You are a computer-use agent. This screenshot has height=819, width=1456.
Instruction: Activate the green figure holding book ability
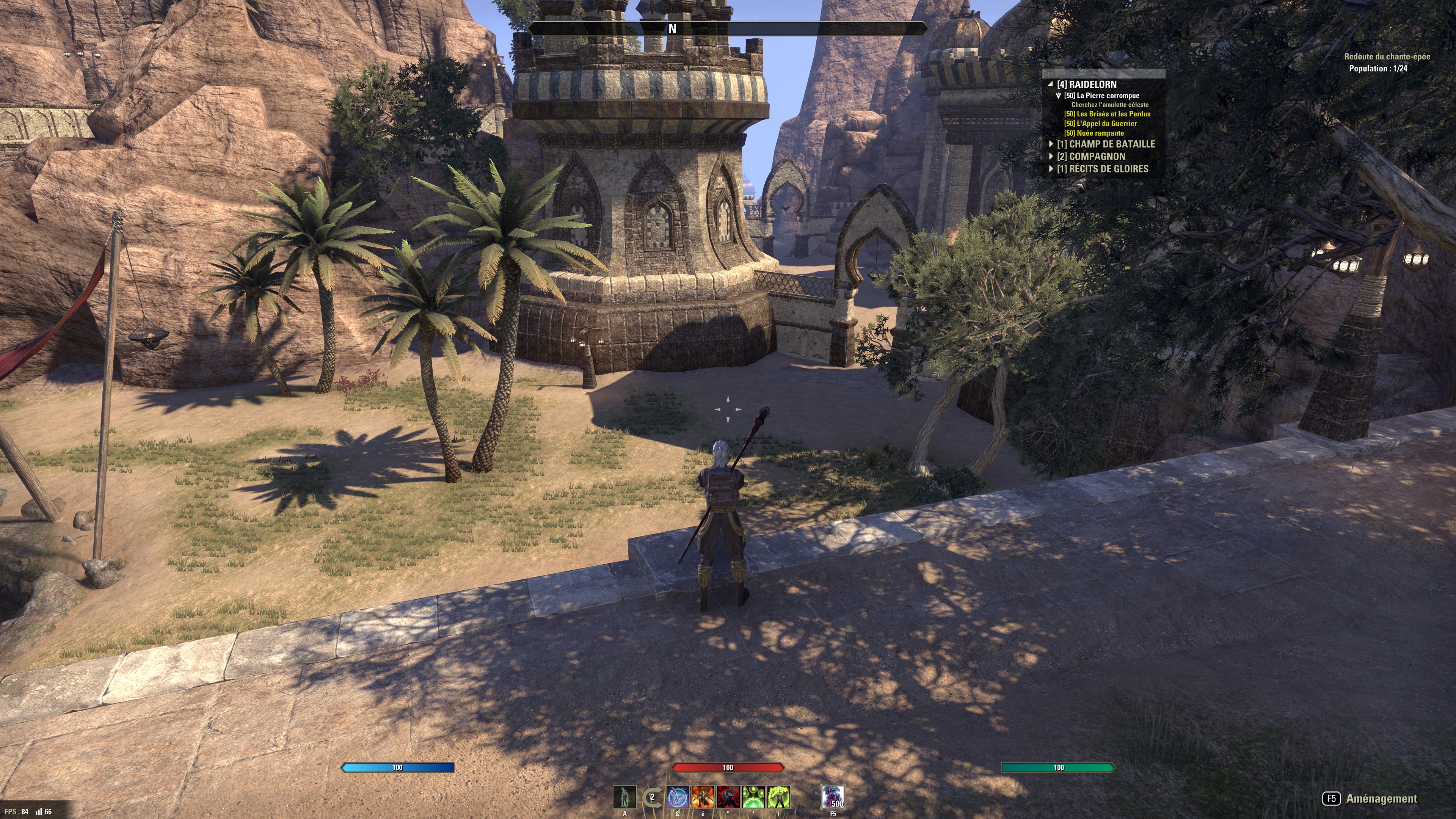[779, 797]
